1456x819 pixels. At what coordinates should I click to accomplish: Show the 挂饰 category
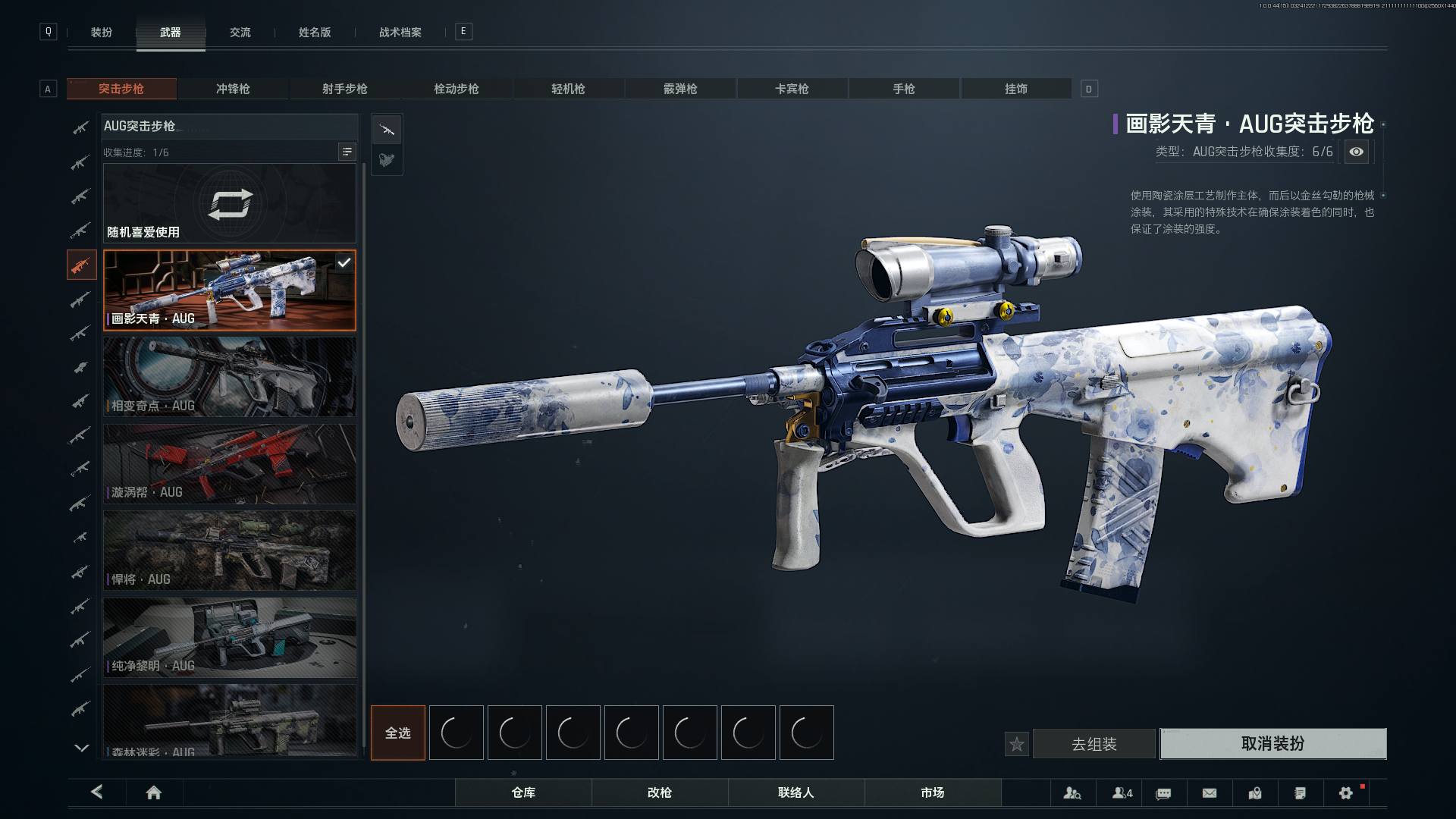(1015, 89)
